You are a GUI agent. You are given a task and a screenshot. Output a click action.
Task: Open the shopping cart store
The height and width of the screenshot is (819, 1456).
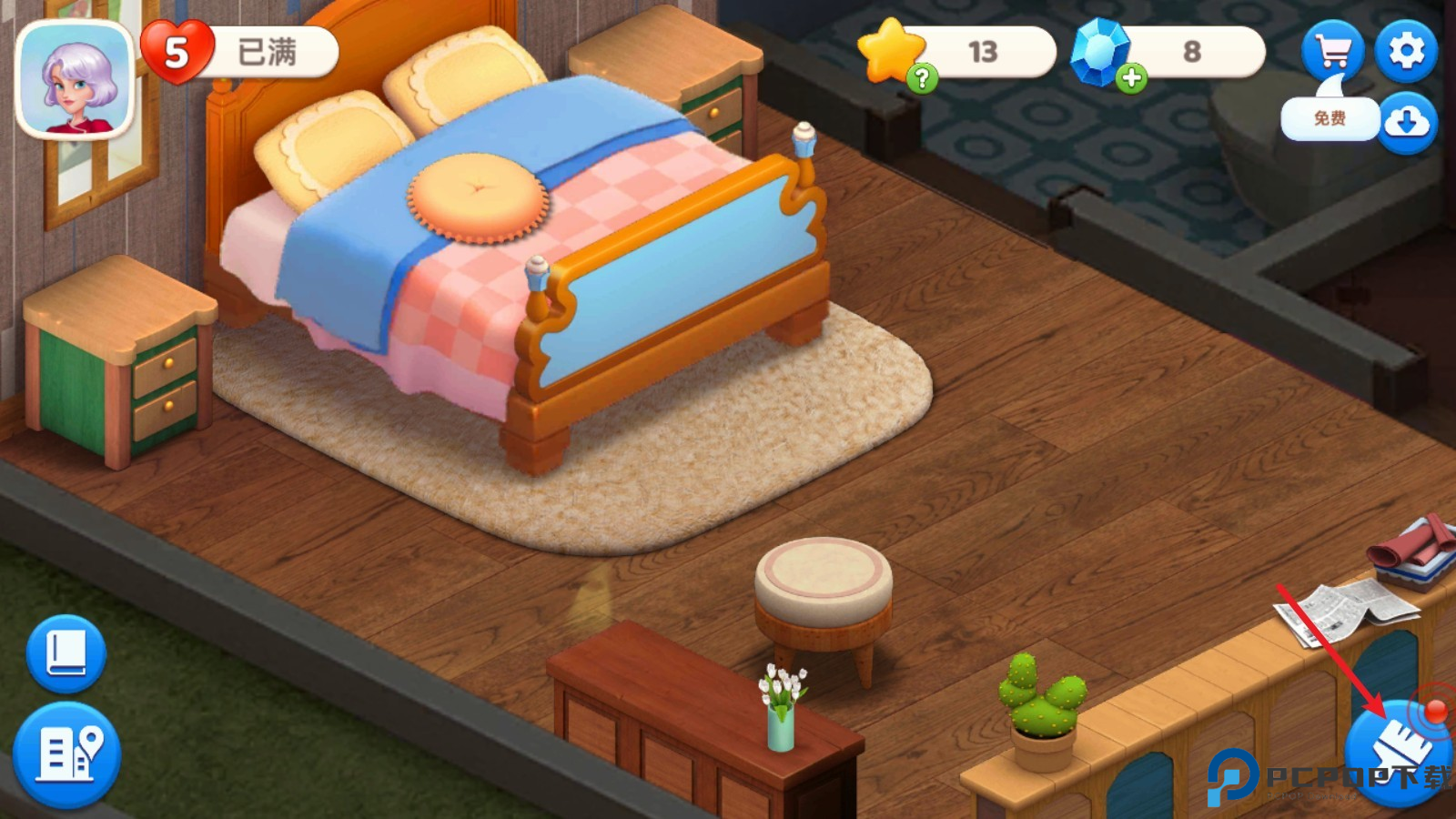[x=1332, y=51]
